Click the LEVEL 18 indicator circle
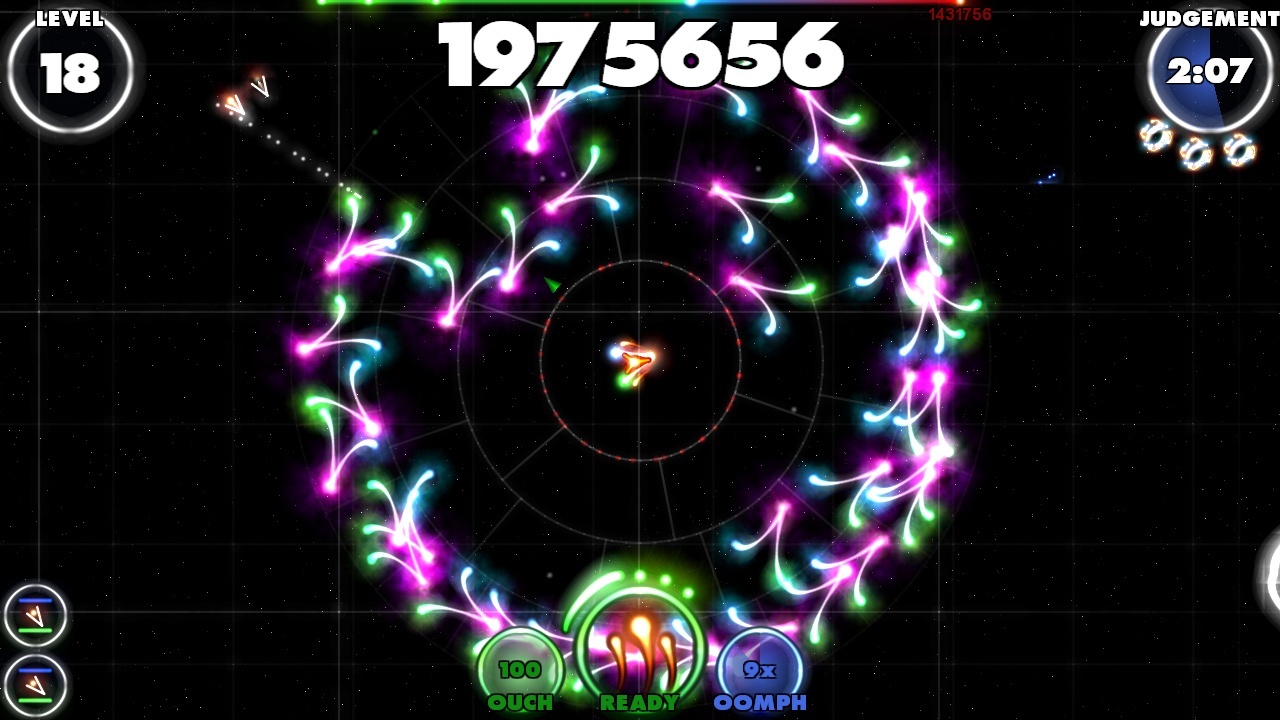 tap(70, 70)
